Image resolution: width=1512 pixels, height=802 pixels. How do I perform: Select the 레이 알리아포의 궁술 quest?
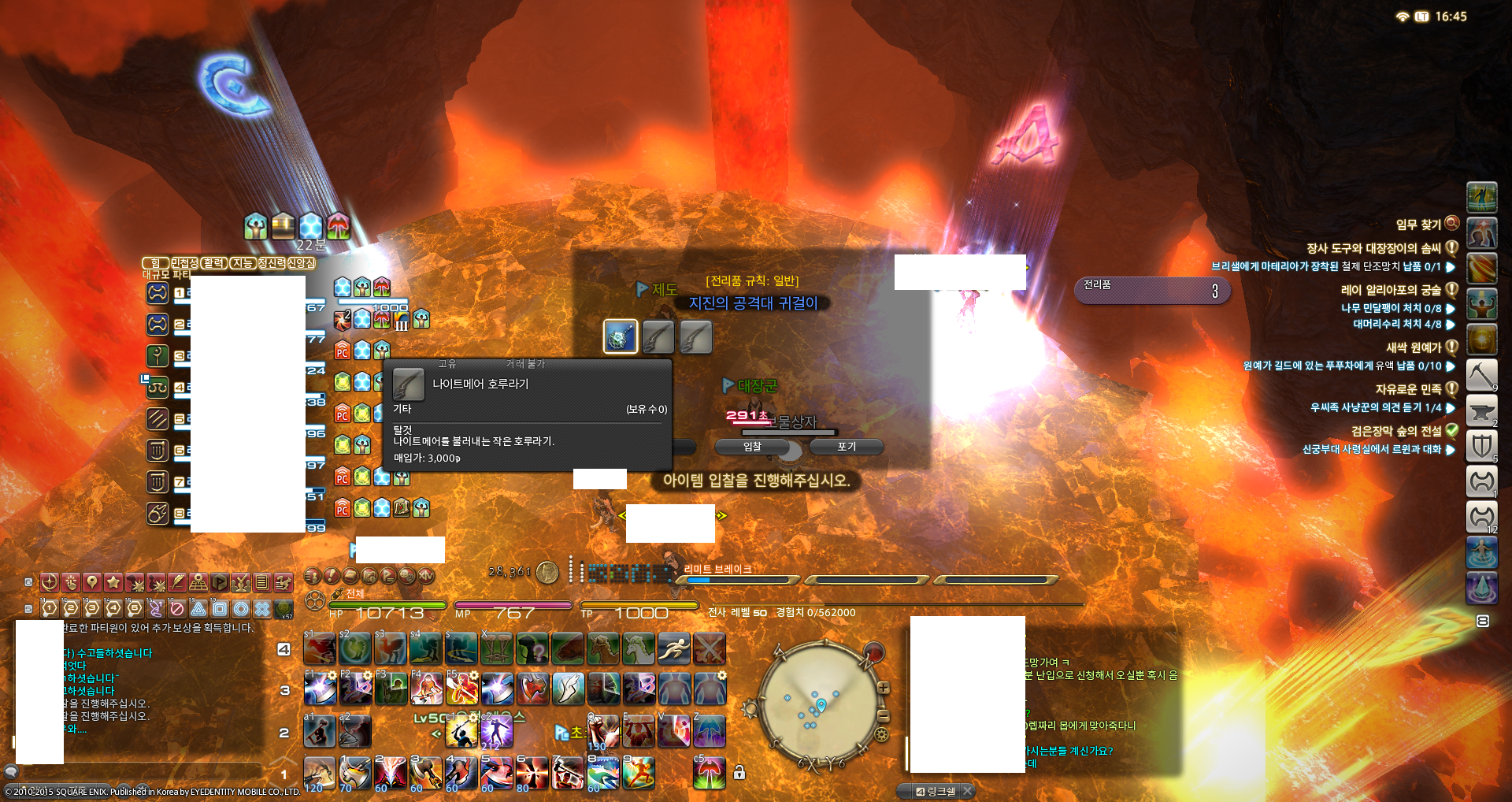1391,290
